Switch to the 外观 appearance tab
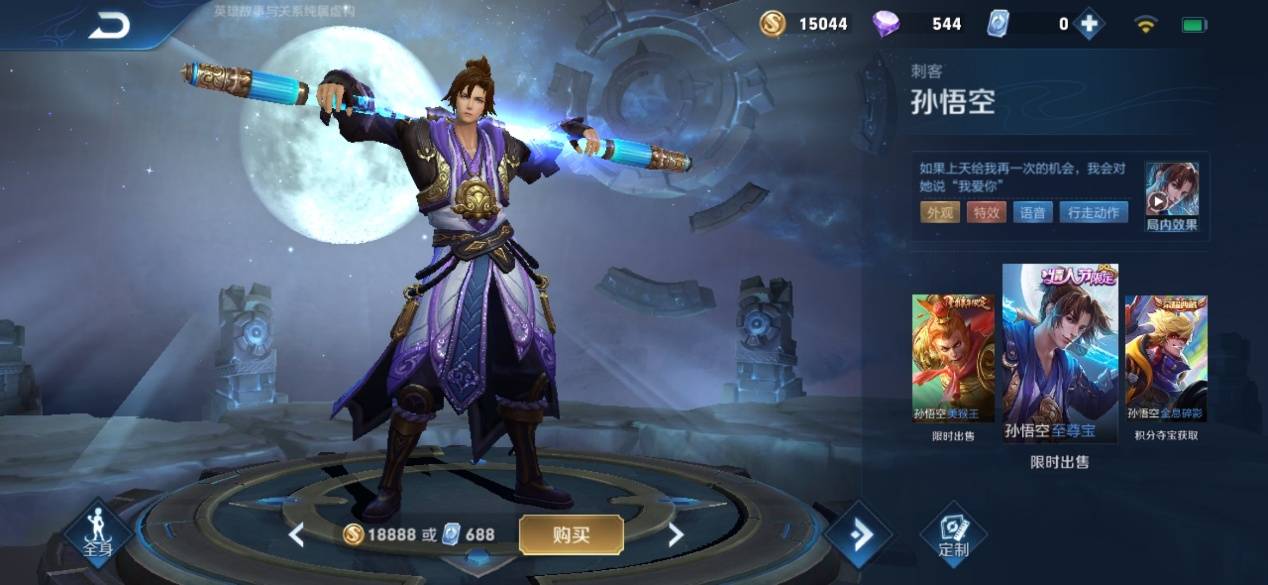 pos(940,212)
